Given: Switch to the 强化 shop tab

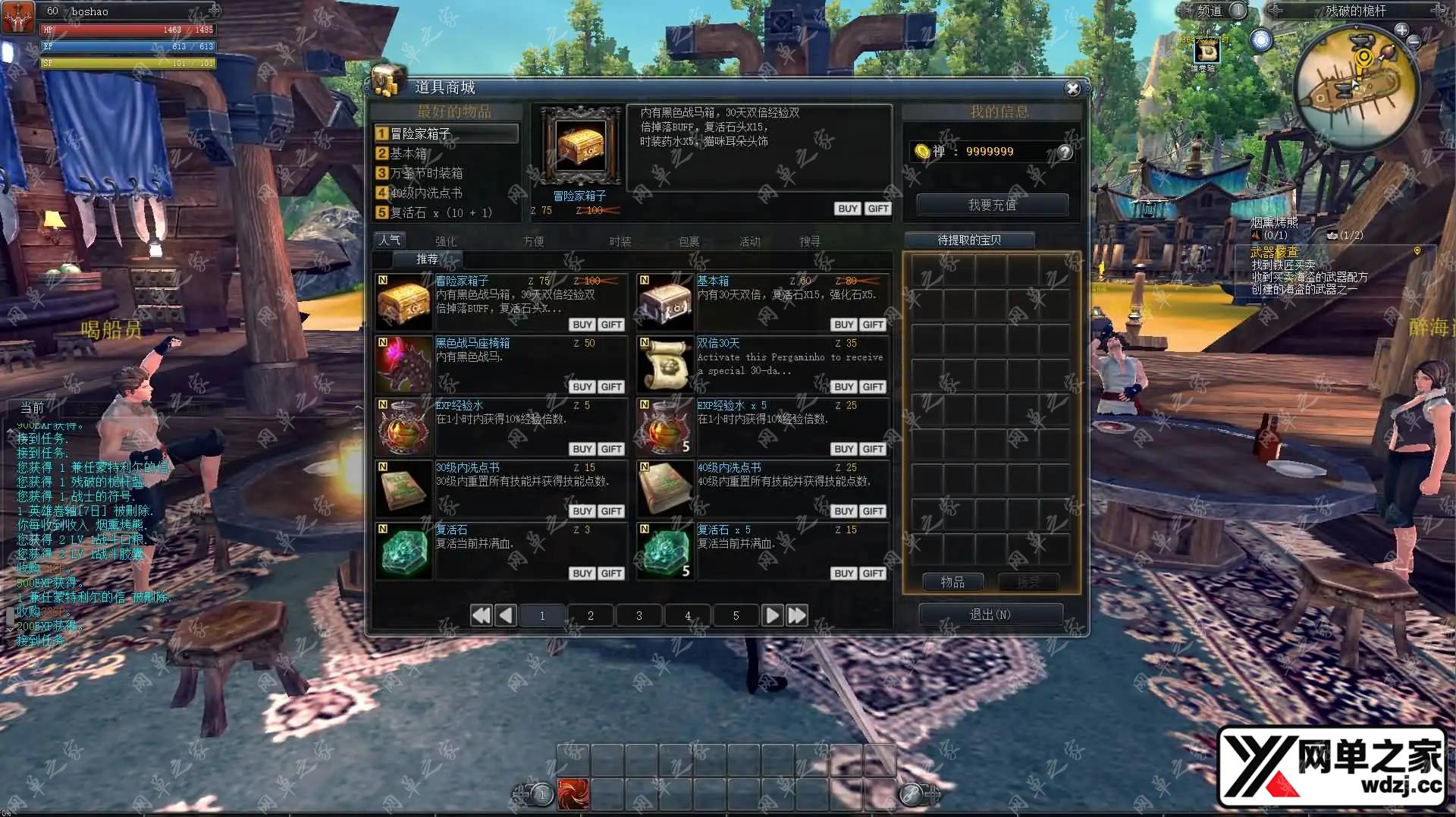Looking at the screenshot, I should tap(446, 241).
